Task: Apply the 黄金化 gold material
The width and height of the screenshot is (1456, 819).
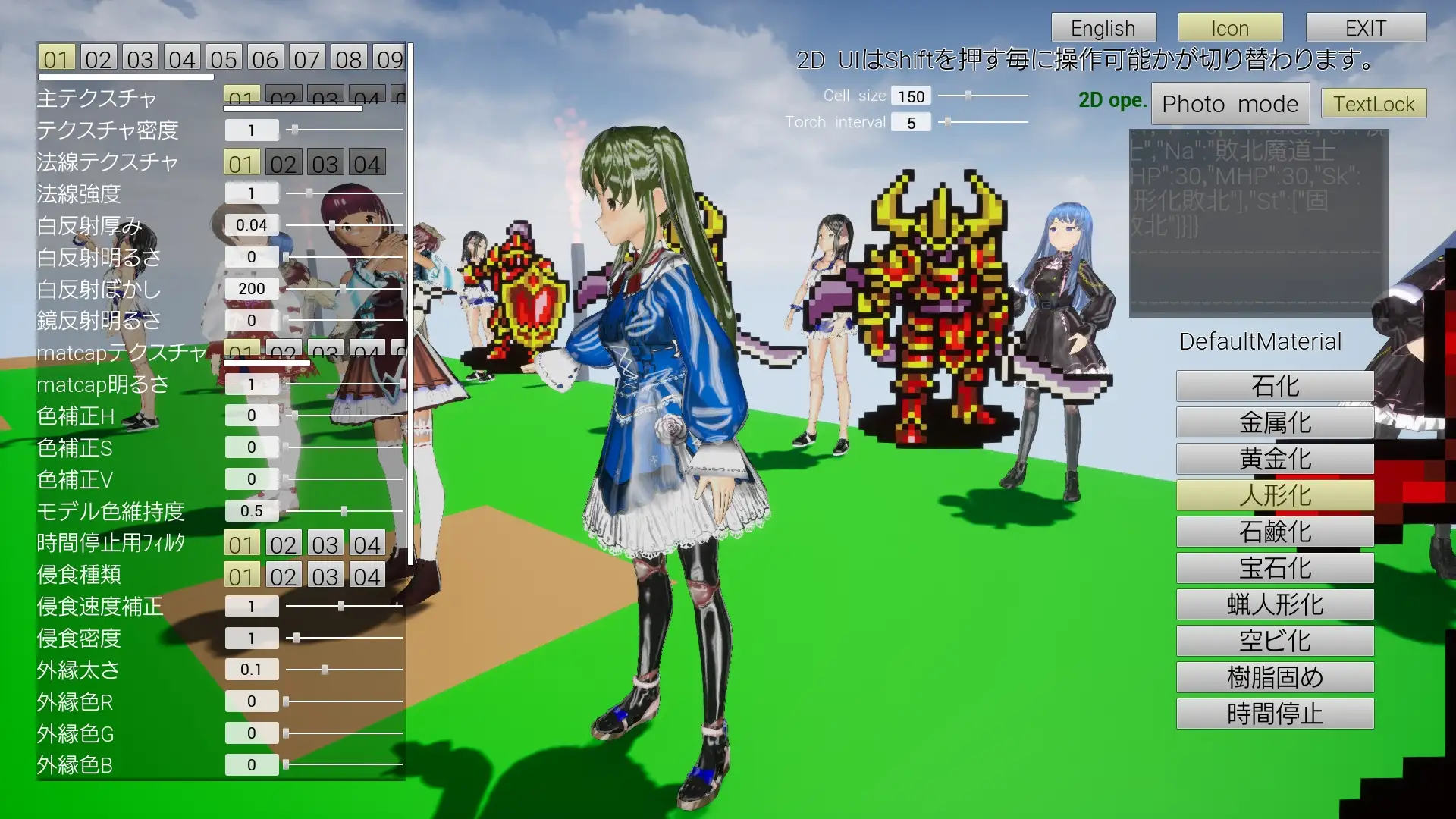Action: 1275,458
